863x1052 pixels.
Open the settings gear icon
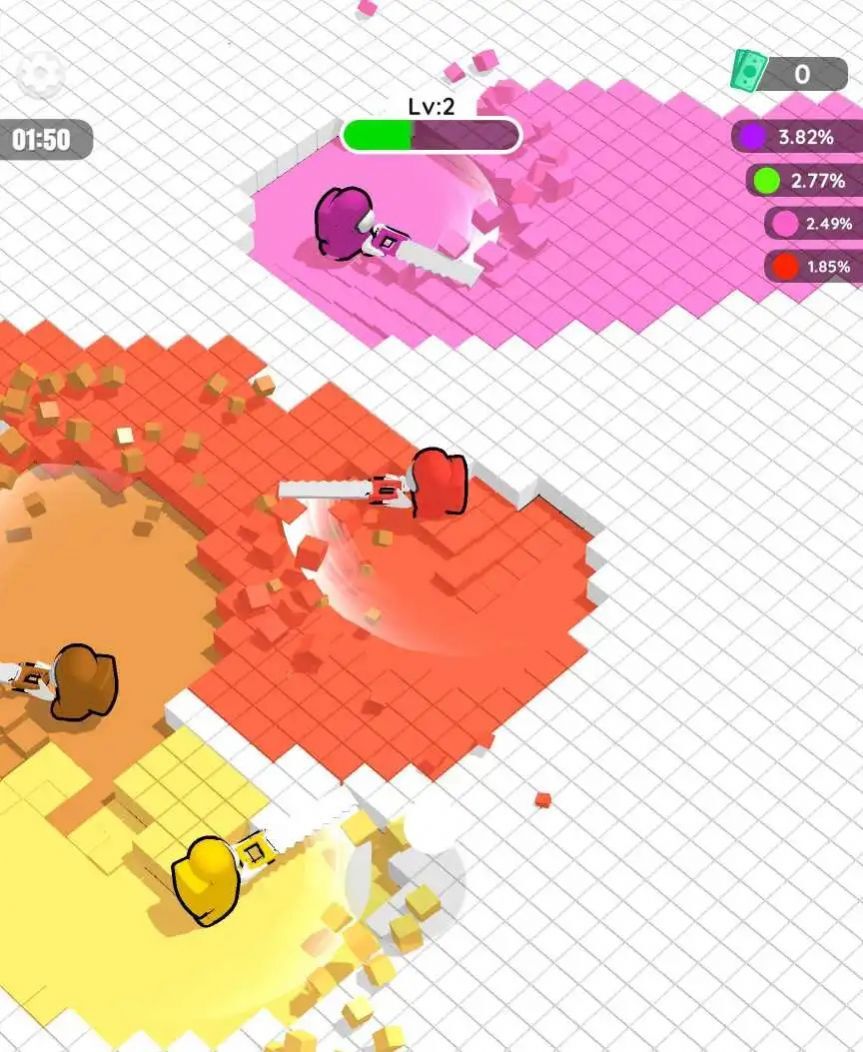click(42, 73)
